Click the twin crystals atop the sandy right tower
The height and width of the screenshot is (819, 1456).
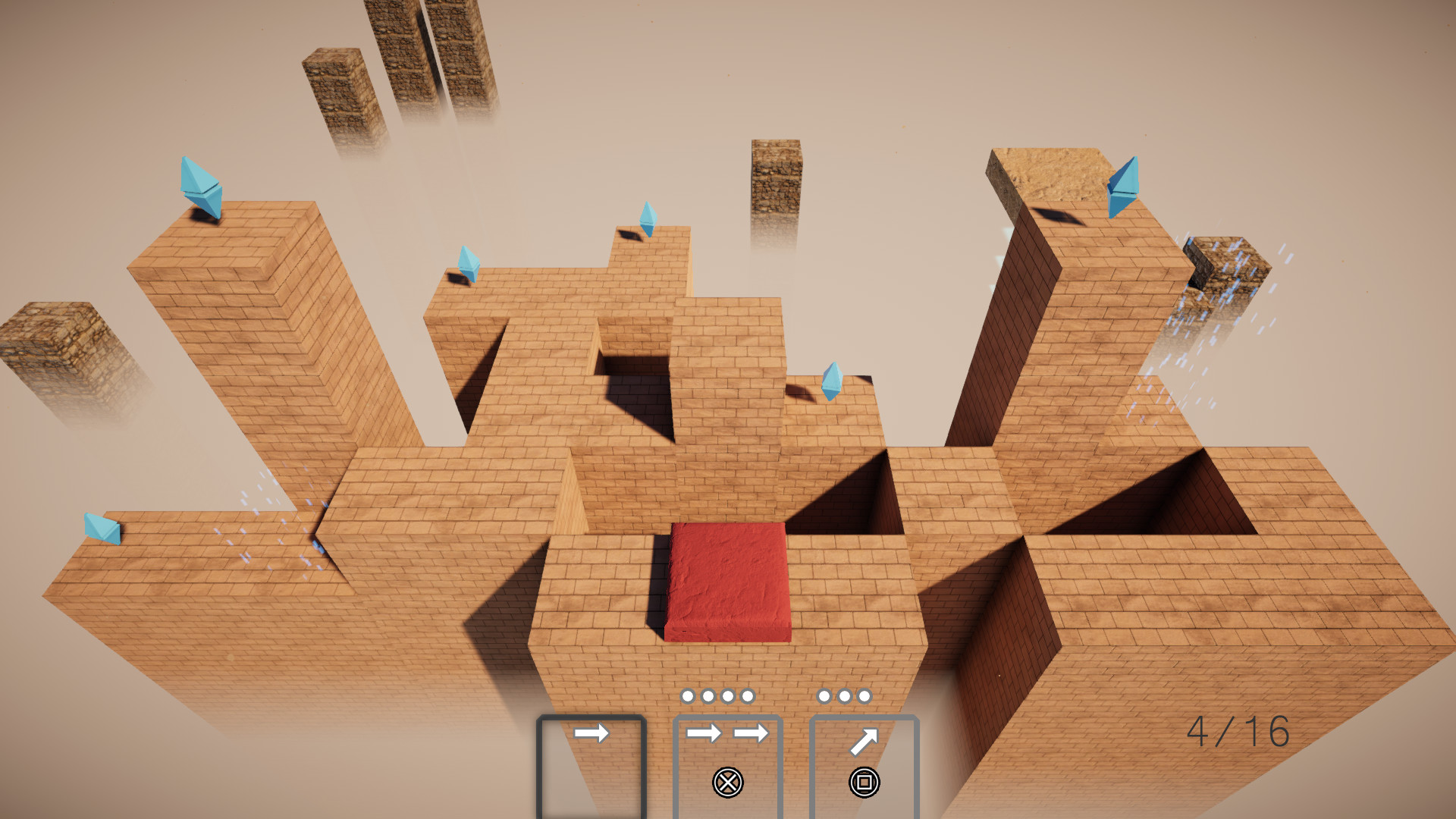[1125, 186]
